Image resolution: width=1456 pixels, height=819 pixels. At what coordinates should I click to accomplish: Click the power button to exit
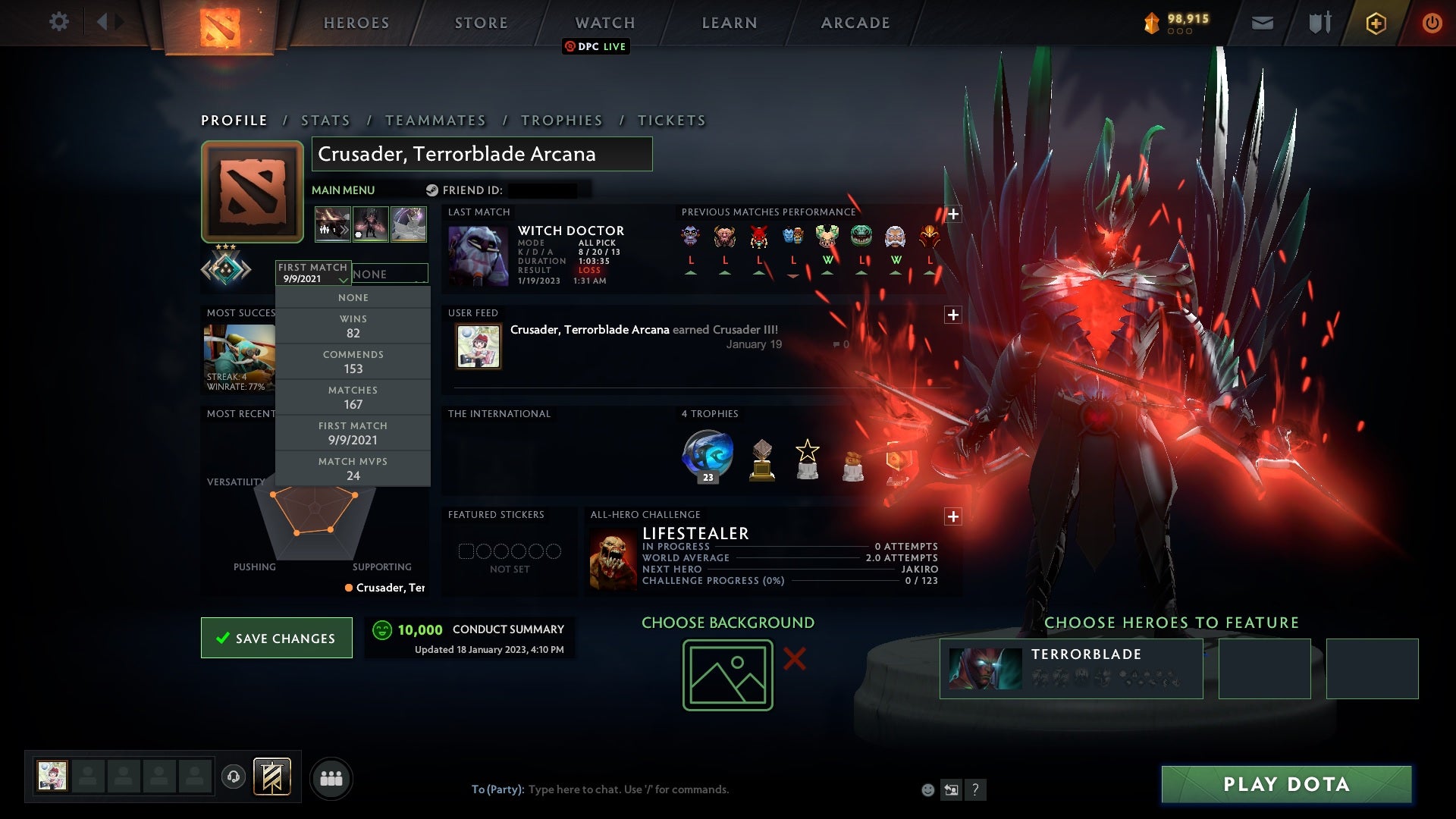[x=1432, y=22]
